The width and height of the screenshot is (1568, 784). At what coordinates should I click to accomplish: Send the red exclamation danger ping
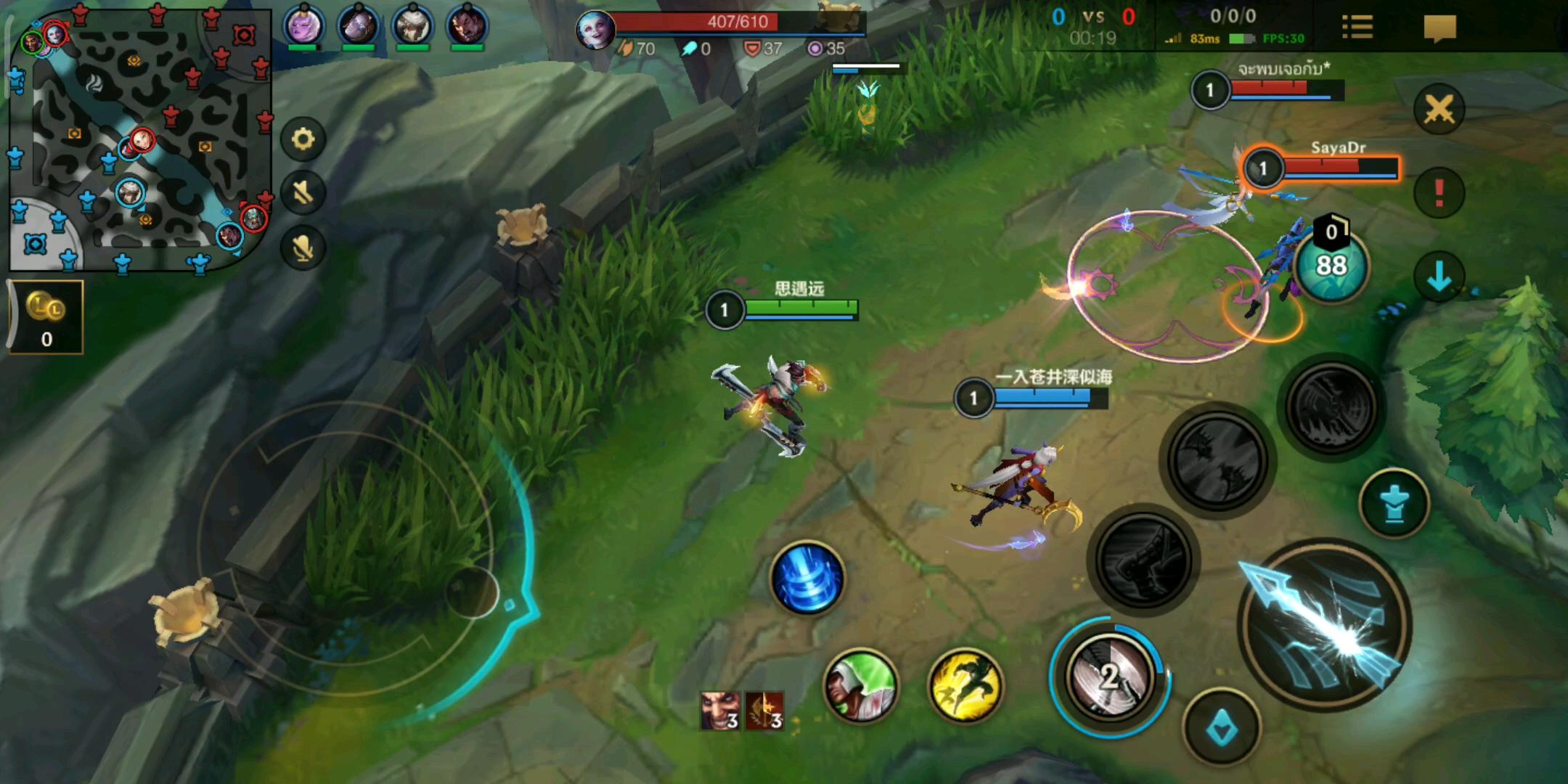click(x=1439, y=193)
